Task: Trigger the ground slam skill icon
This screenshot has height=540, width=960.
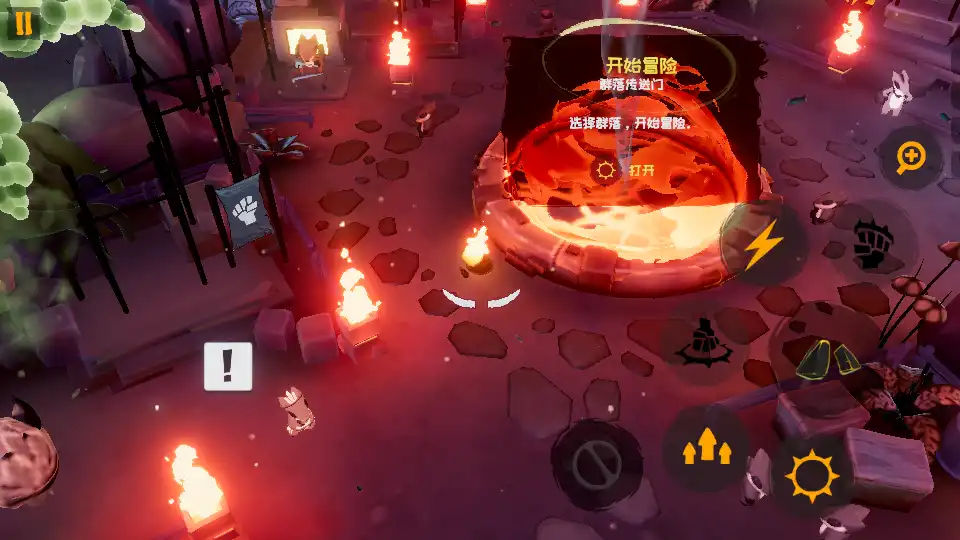Action: 705,343
